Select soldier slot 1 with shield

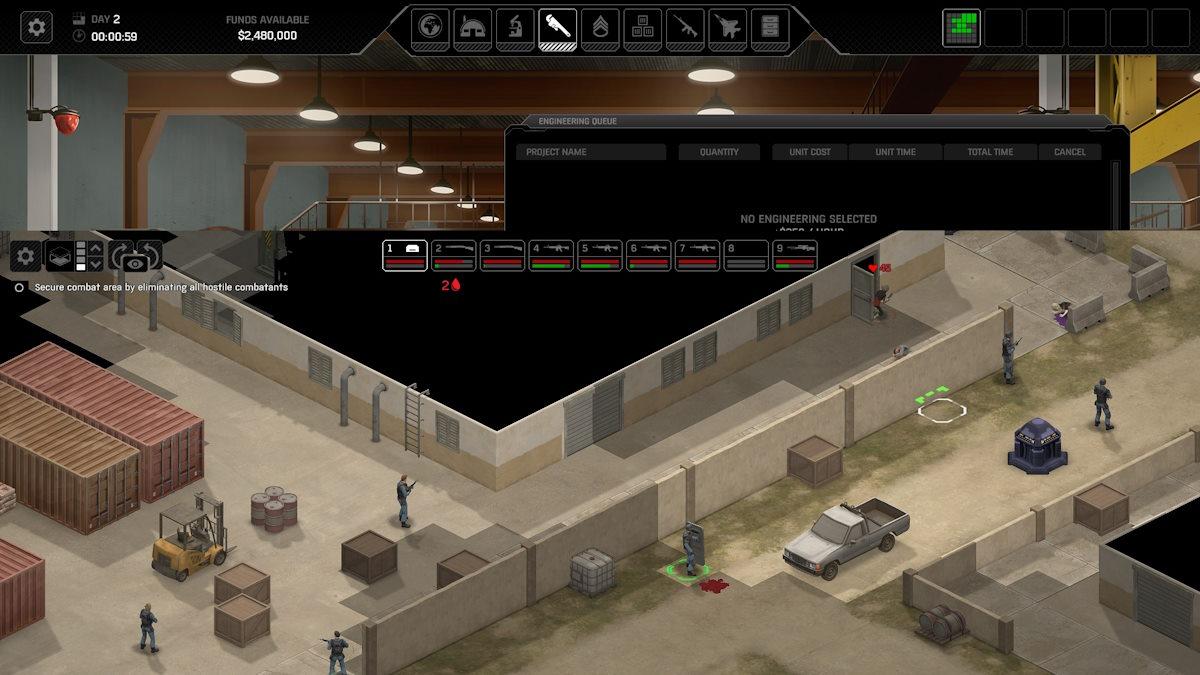(405, 255)
